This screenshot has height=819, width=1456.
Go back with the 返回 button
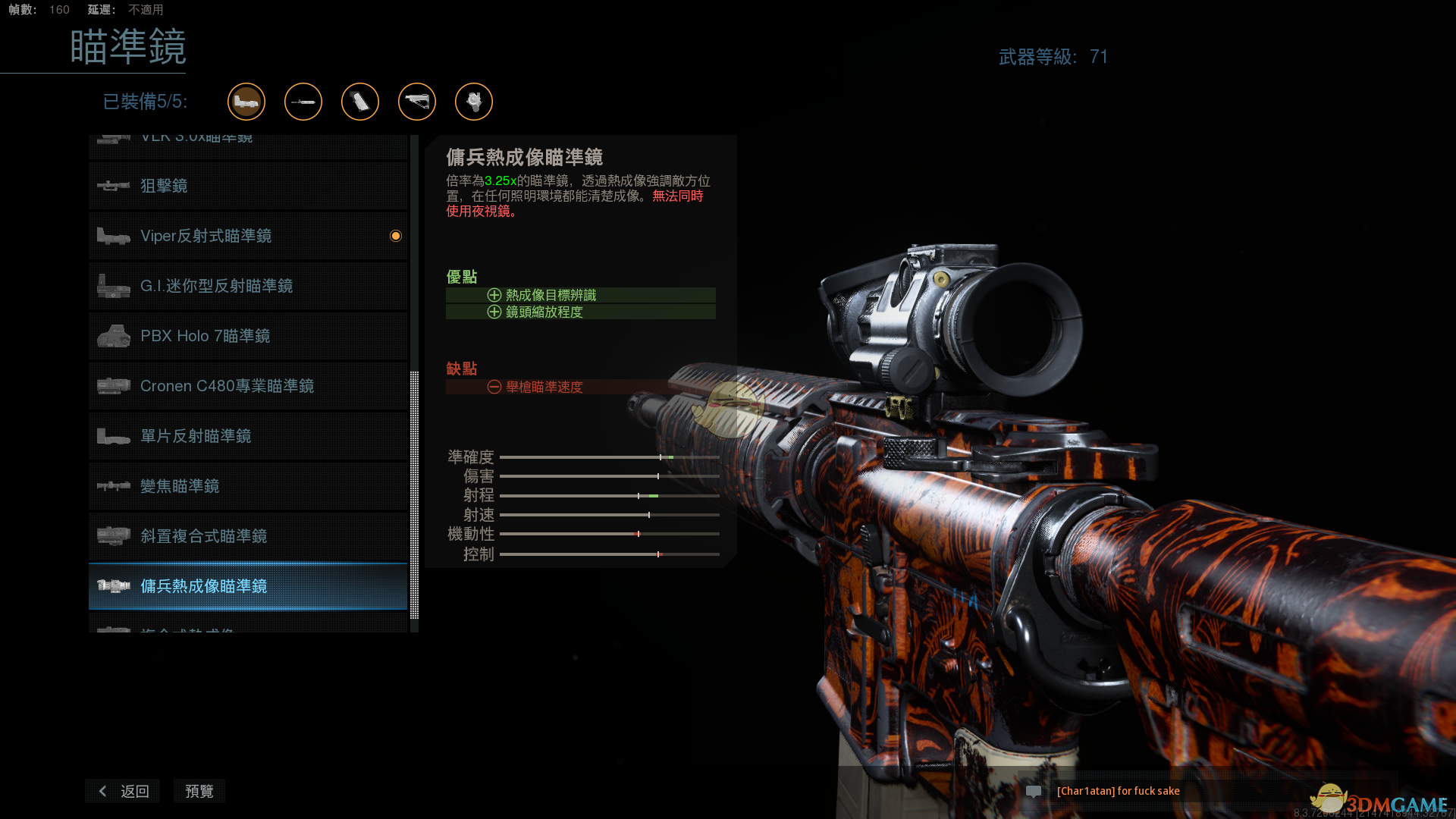[x=123, y=791]
